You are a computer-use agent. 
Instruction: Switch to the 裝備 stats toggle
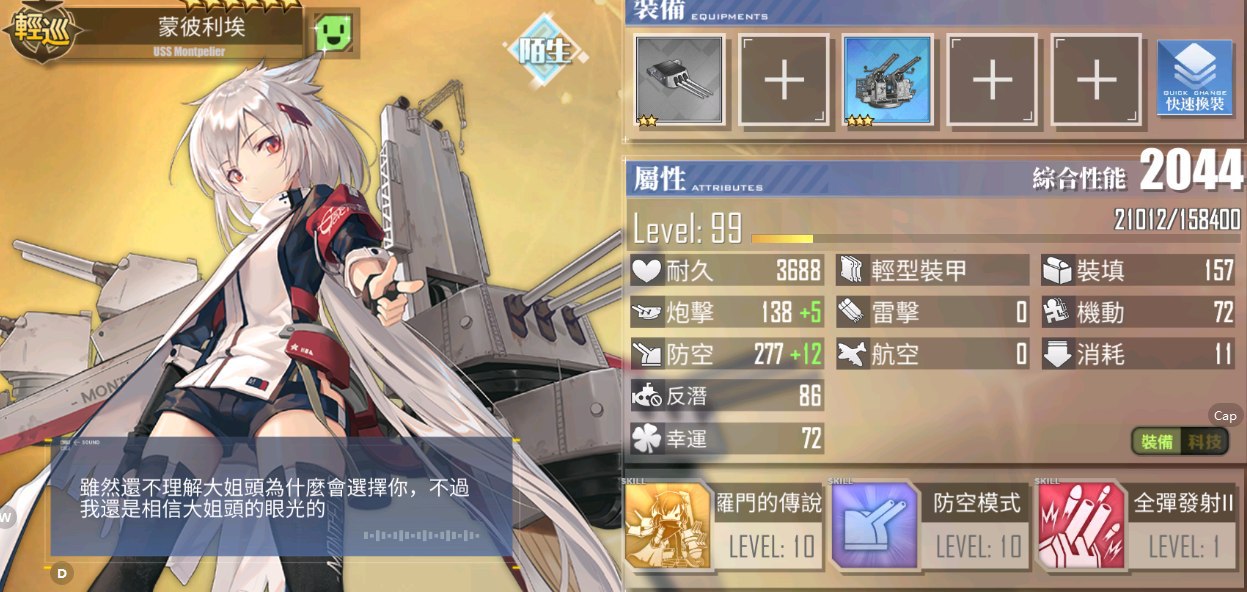[x=1157, y=442]
